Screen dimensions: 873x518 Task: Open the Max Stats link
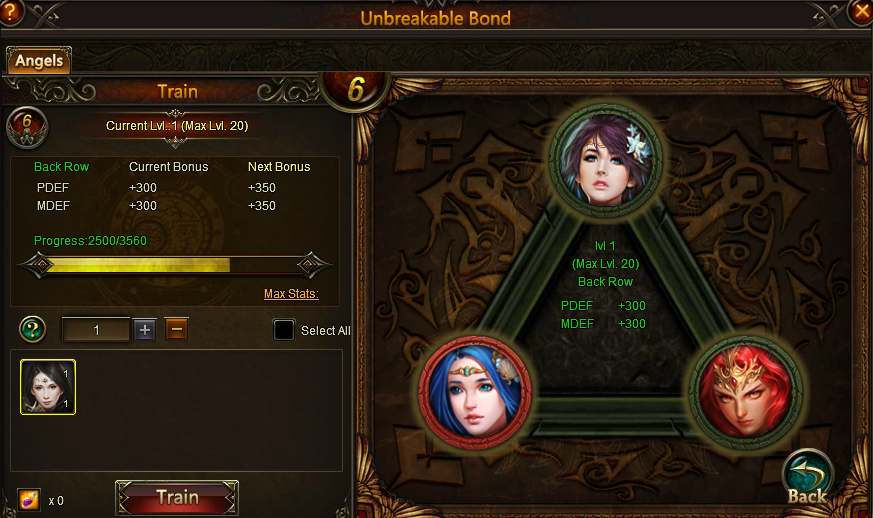click(291, 294)
